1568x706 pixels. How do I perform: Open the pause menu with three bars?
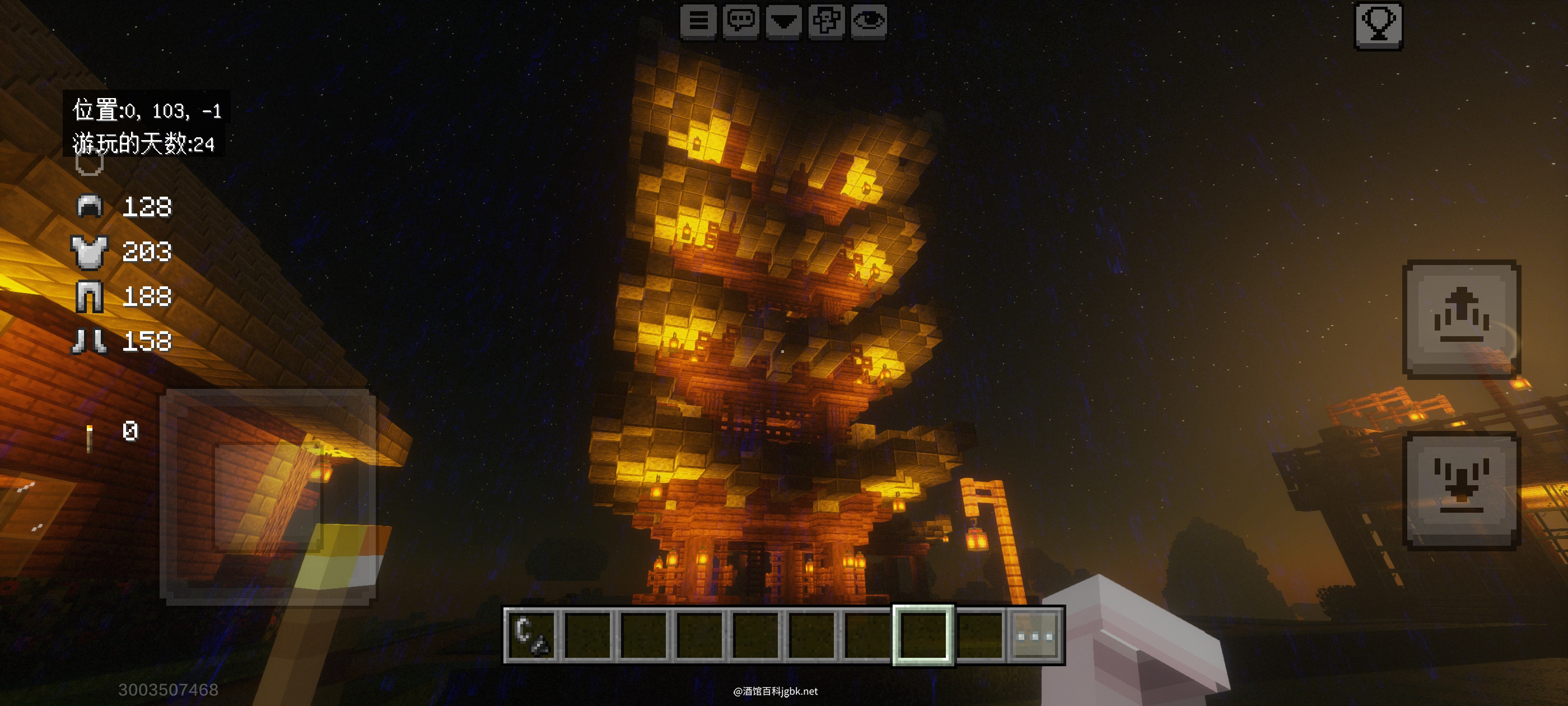pyautogui.click(x=698, y=21)
